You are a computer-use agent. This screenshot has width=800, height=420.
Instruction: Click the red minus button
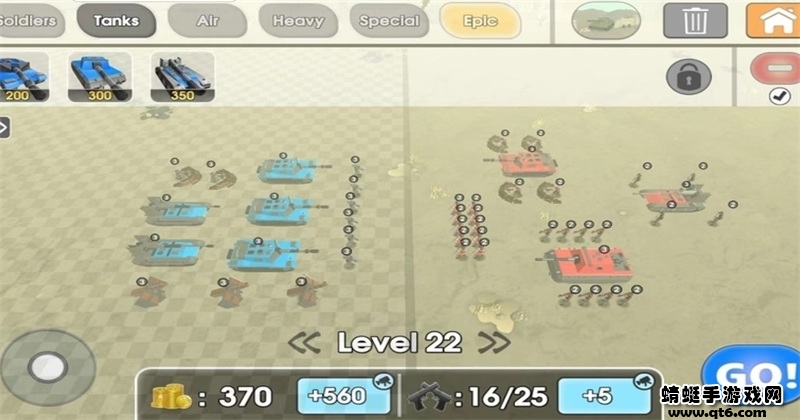(x=777, y=68)
